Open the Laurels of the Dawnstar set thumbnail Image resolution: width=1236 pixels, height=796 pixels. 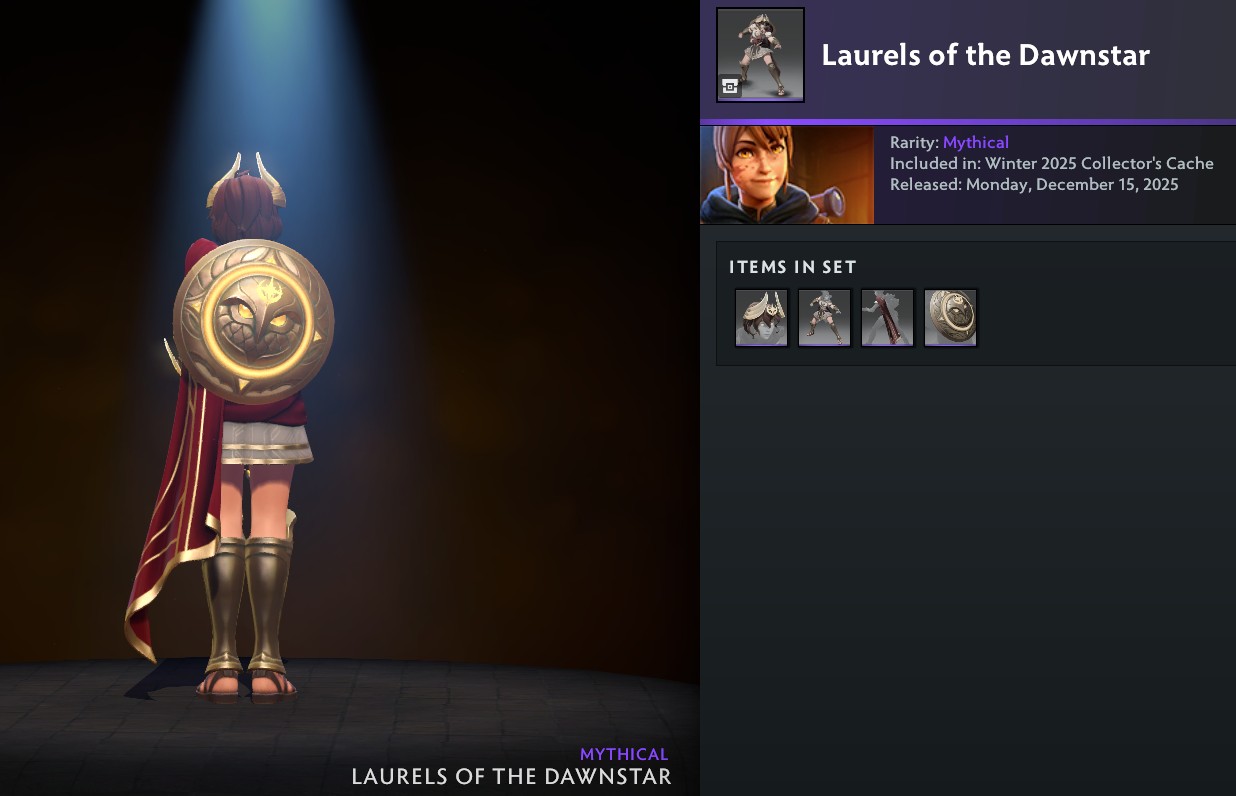click(760, 55)
